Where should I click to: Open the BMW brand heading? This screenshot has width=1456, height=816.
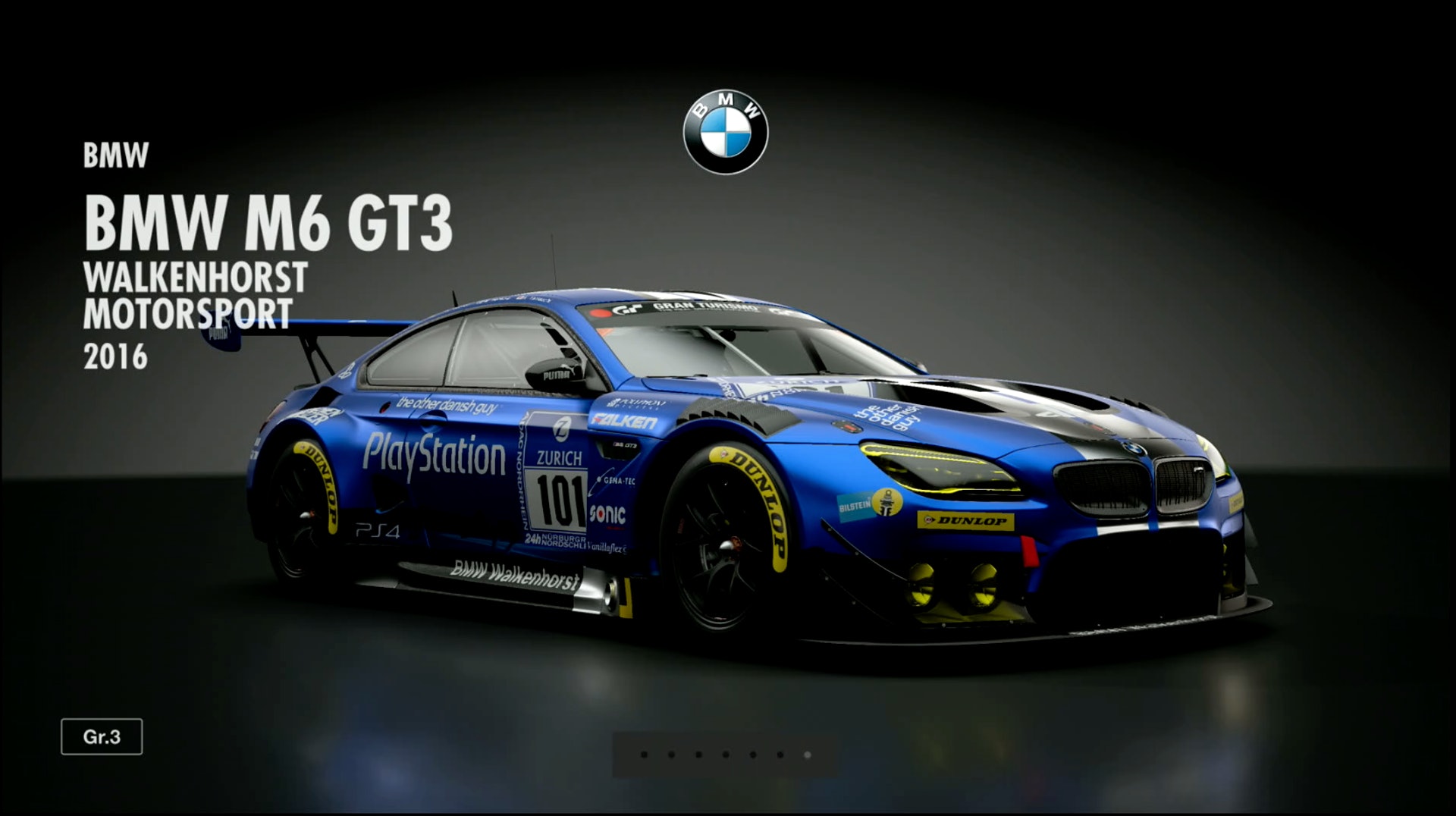point(115,155)
